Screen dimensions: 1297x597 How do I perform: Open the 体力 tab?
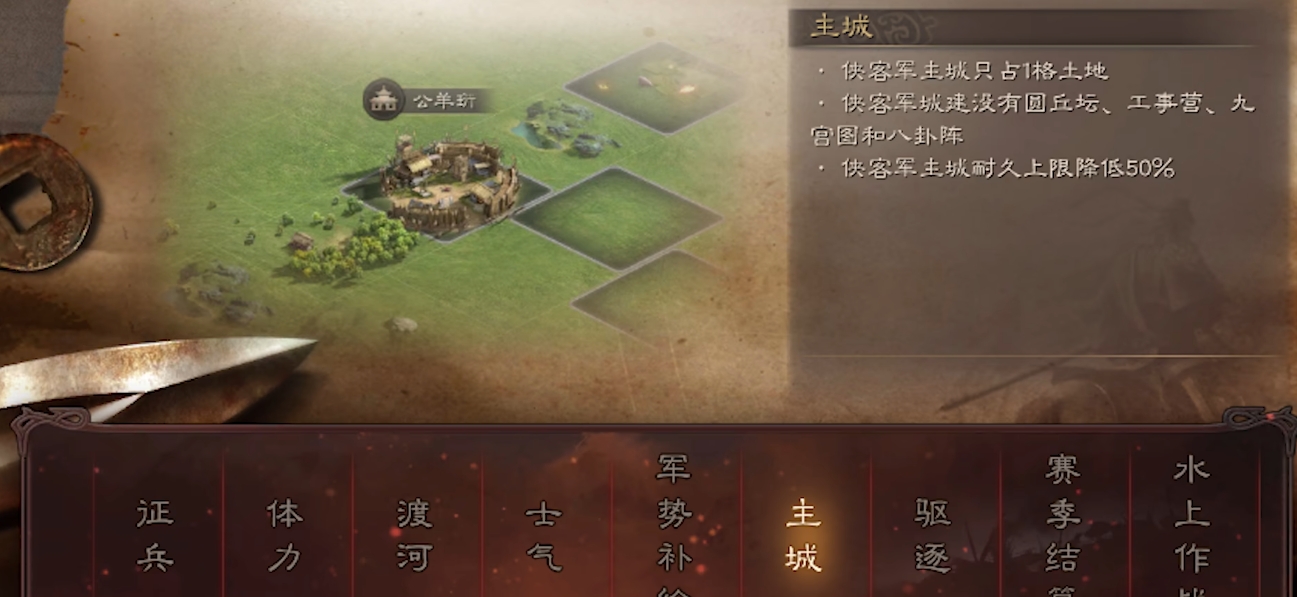(285, 535)
